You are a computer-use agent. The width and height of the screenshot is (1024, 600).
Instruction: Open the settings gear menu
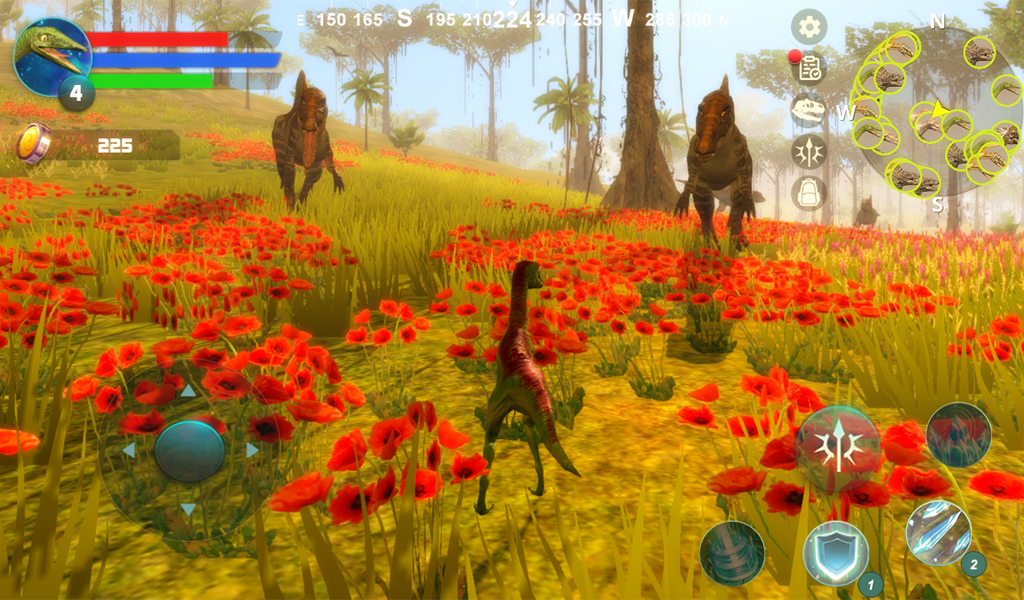coord(809,27)
